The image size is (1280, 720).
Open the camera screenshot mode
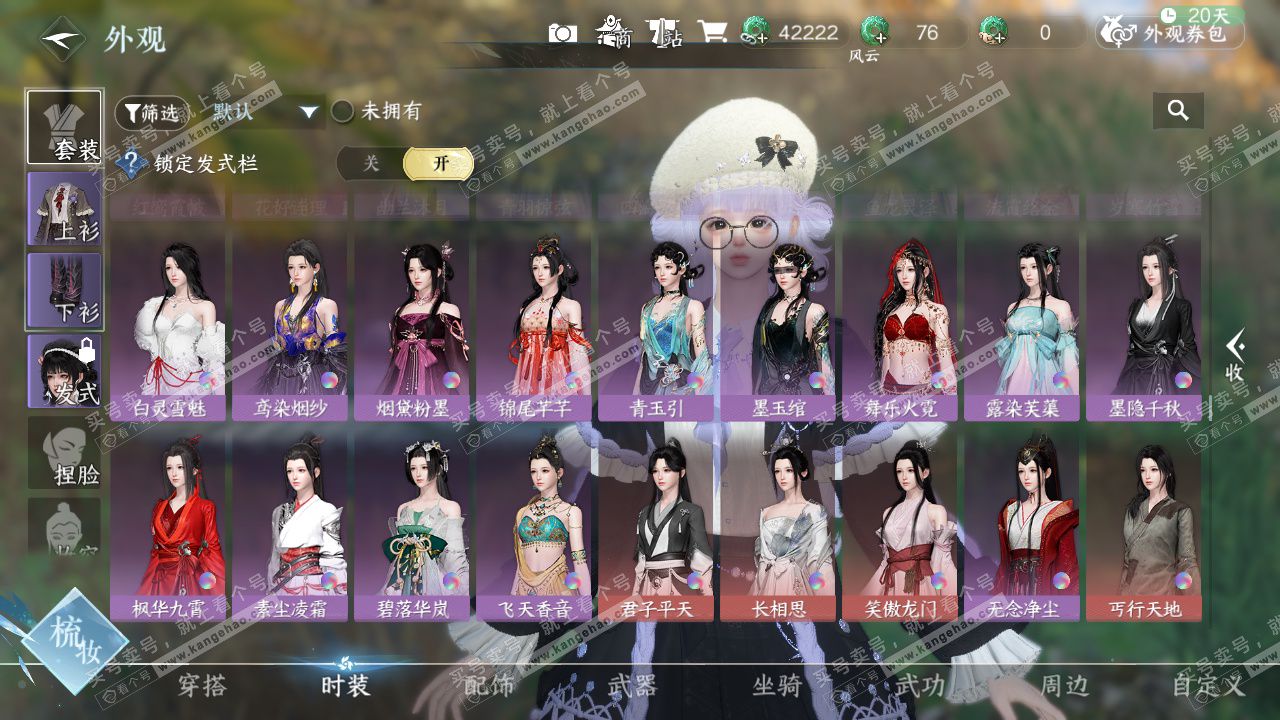[563, 33]
